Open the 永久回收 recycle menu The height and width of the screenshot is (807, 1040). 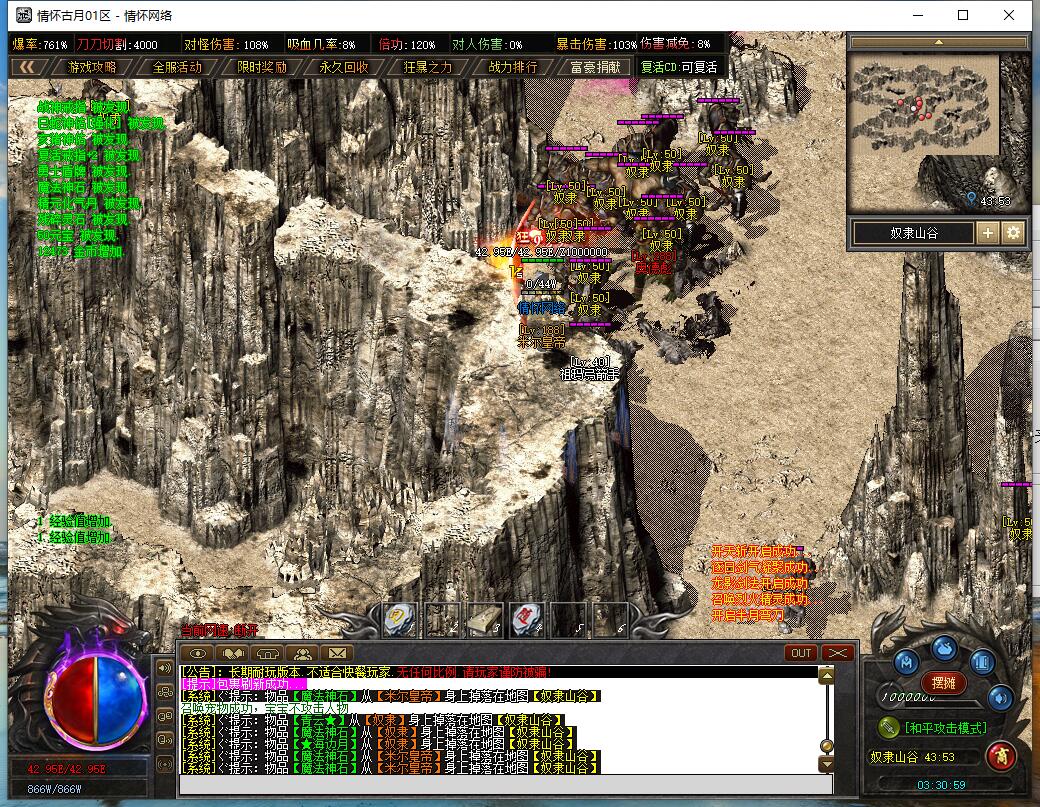344,67
